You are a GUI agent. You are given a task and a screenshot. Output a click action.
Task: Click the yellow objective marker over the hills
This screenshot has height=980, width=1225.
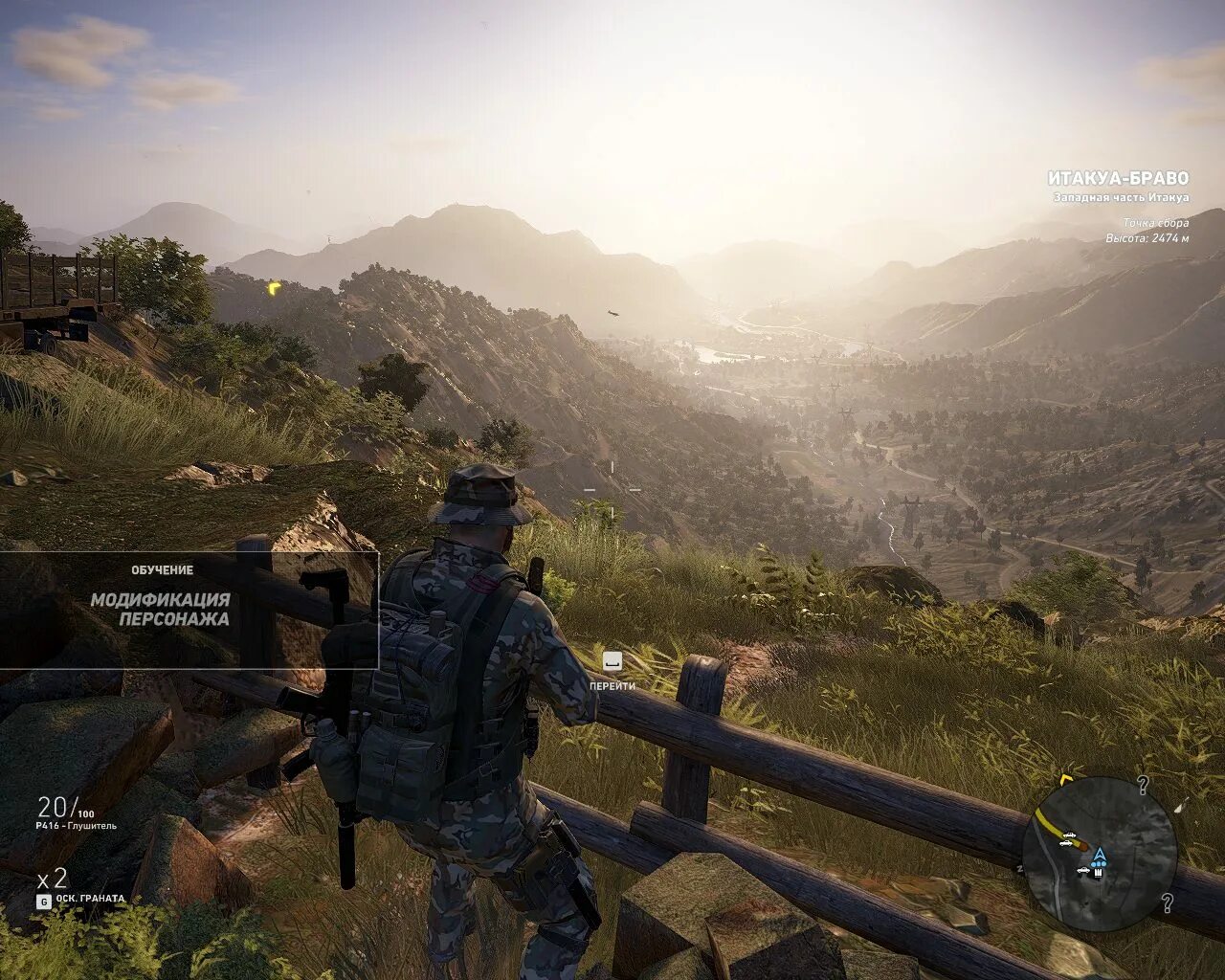pos(275,286)
